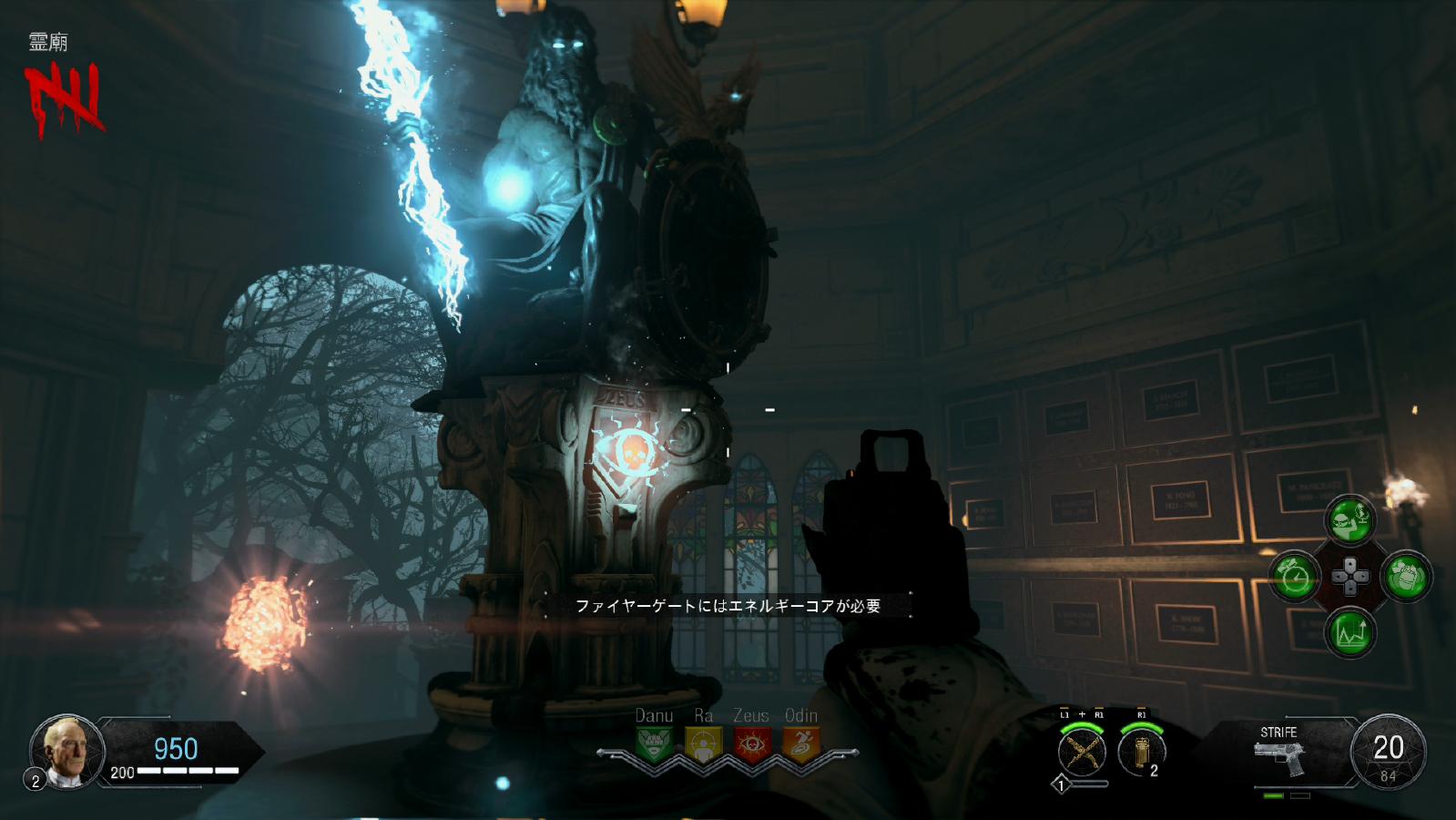Viewport: 1456px width, 820px height.
Task: Select the green Danu perk banner
Action: [x=654, y=744]
